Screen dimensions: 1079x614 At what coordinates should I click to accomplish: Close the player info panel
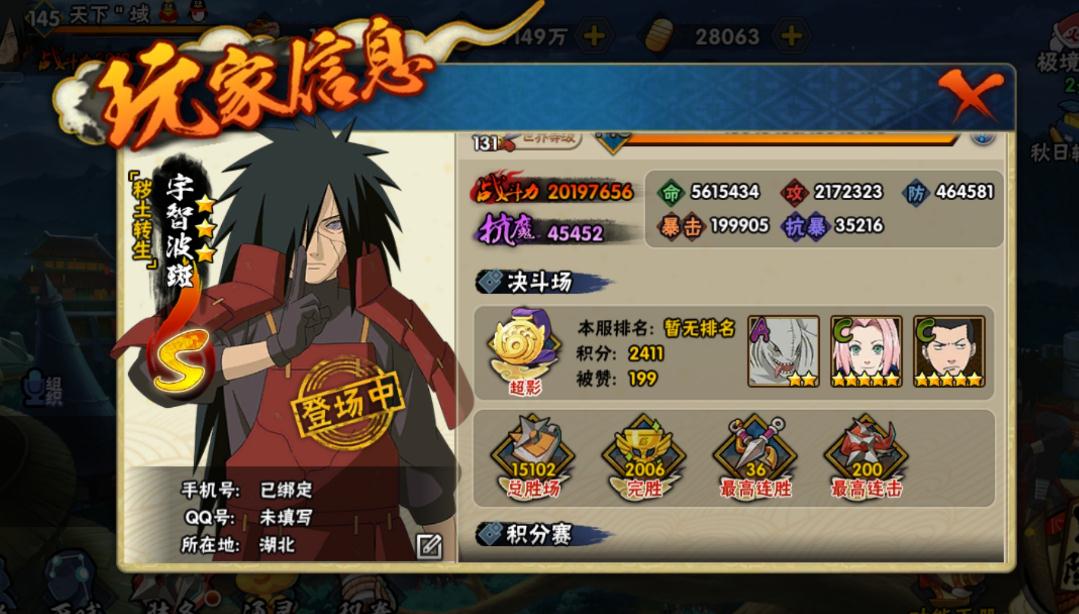(x=969, y=98)
